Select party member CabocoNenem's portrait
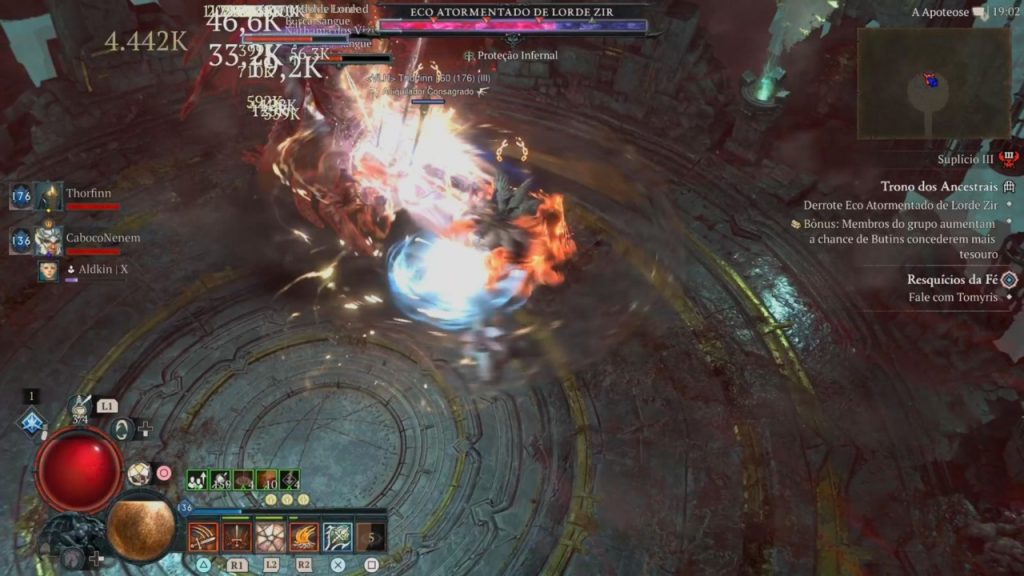The width and height of the screenshot is (1024, 576). tap(48, 241)
